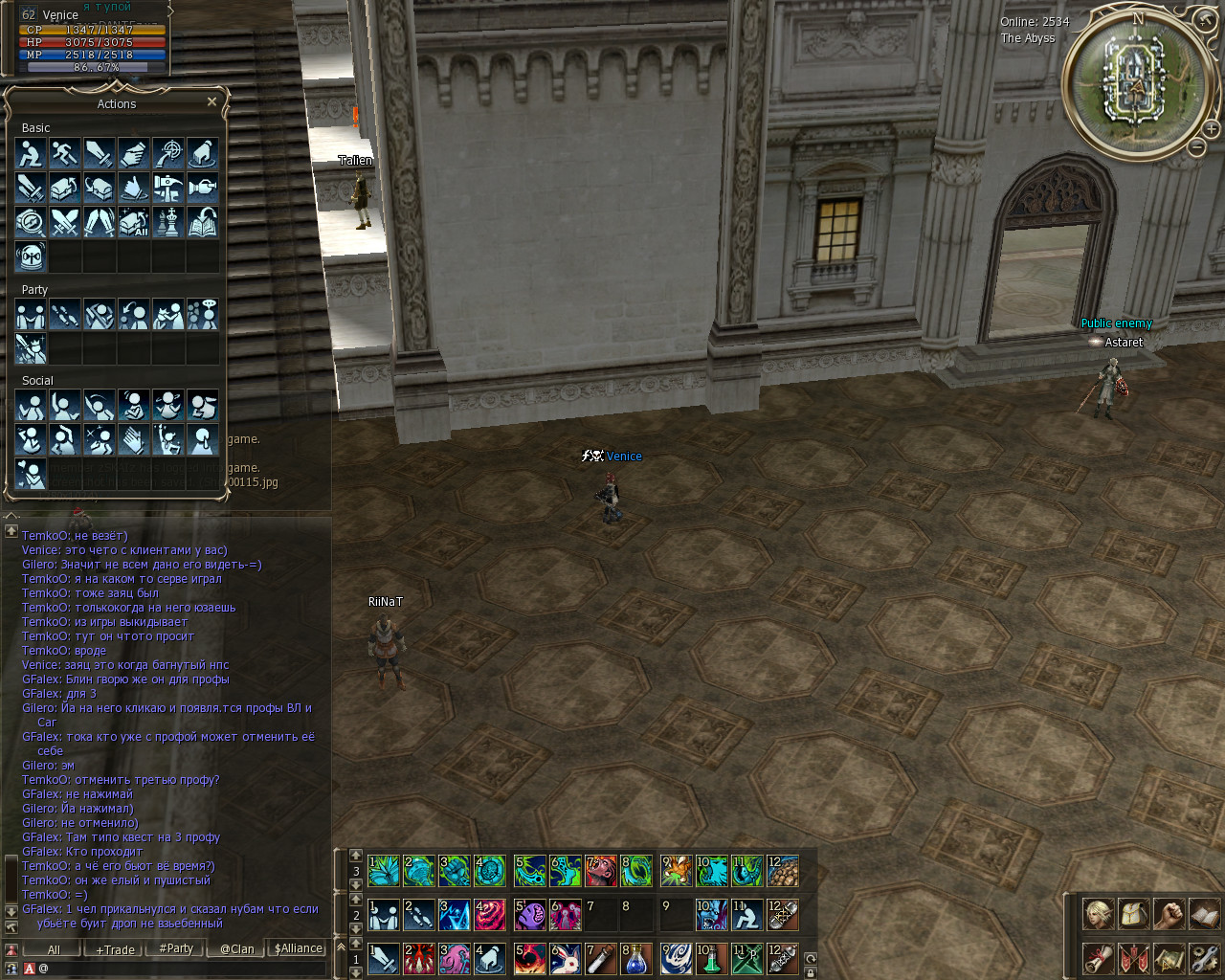Use the Sit/Stand action icon
This screenshot has height=980, width=1225.
coord(31,153)
